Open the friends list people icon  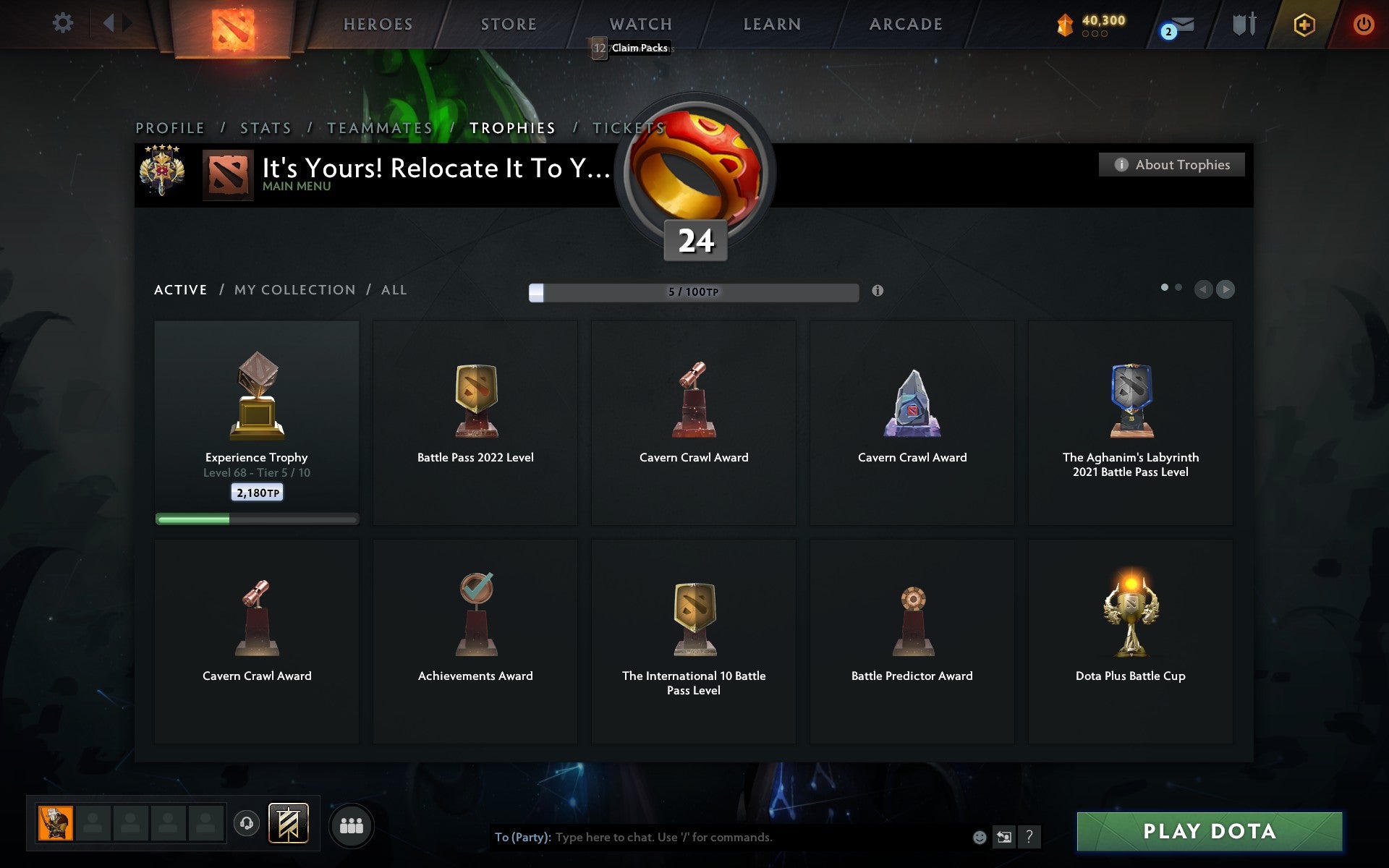click(x=352, y=824)
